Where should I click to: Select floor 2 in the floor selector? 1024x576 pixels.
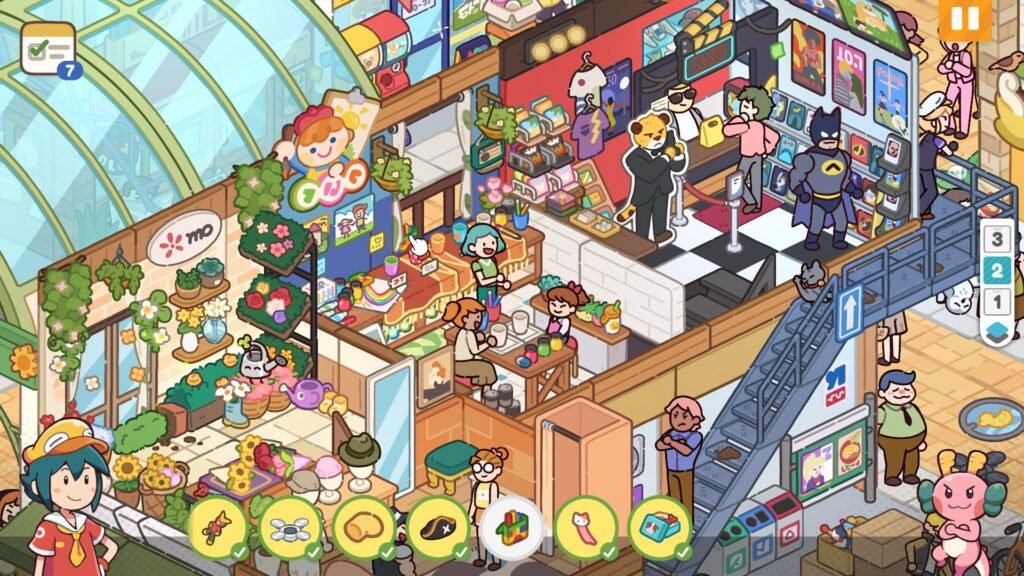click(x=996, y=270)
